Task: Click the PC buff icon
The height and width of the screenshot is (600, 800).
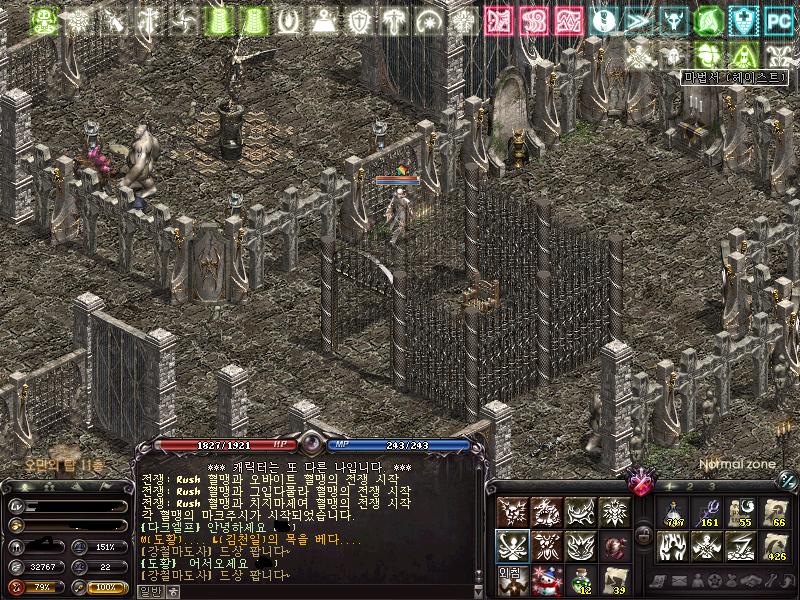Action: click(777, 19)
